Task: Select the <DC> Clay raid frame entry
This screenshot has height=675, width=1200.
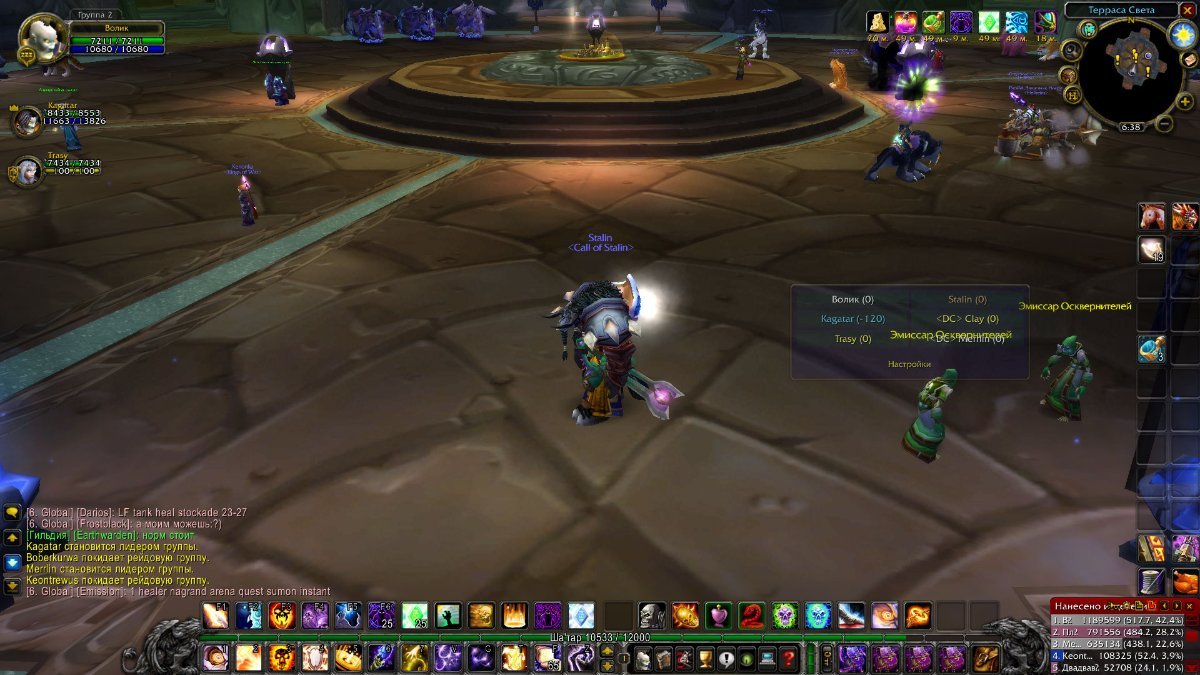Action: tap(966, 319)
